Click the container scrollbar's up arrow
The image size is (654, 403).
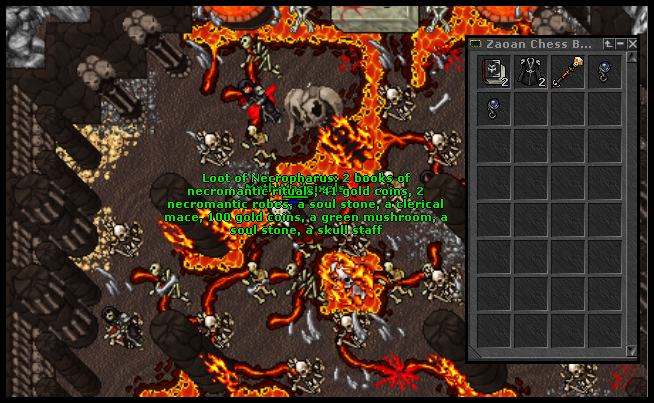631,59
